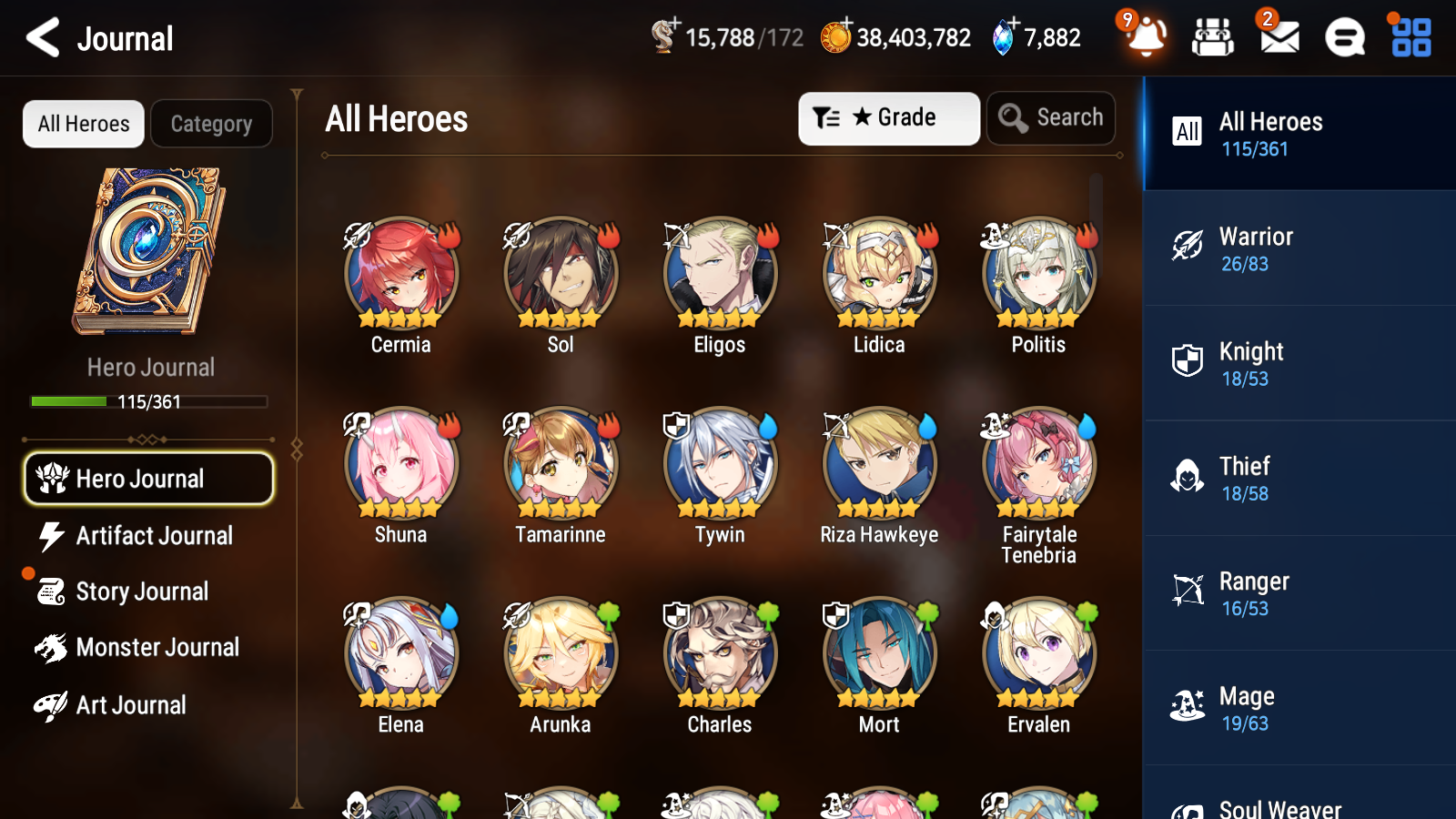
Task: View Tamarinne's hero entry
Action: pos(560,462)
